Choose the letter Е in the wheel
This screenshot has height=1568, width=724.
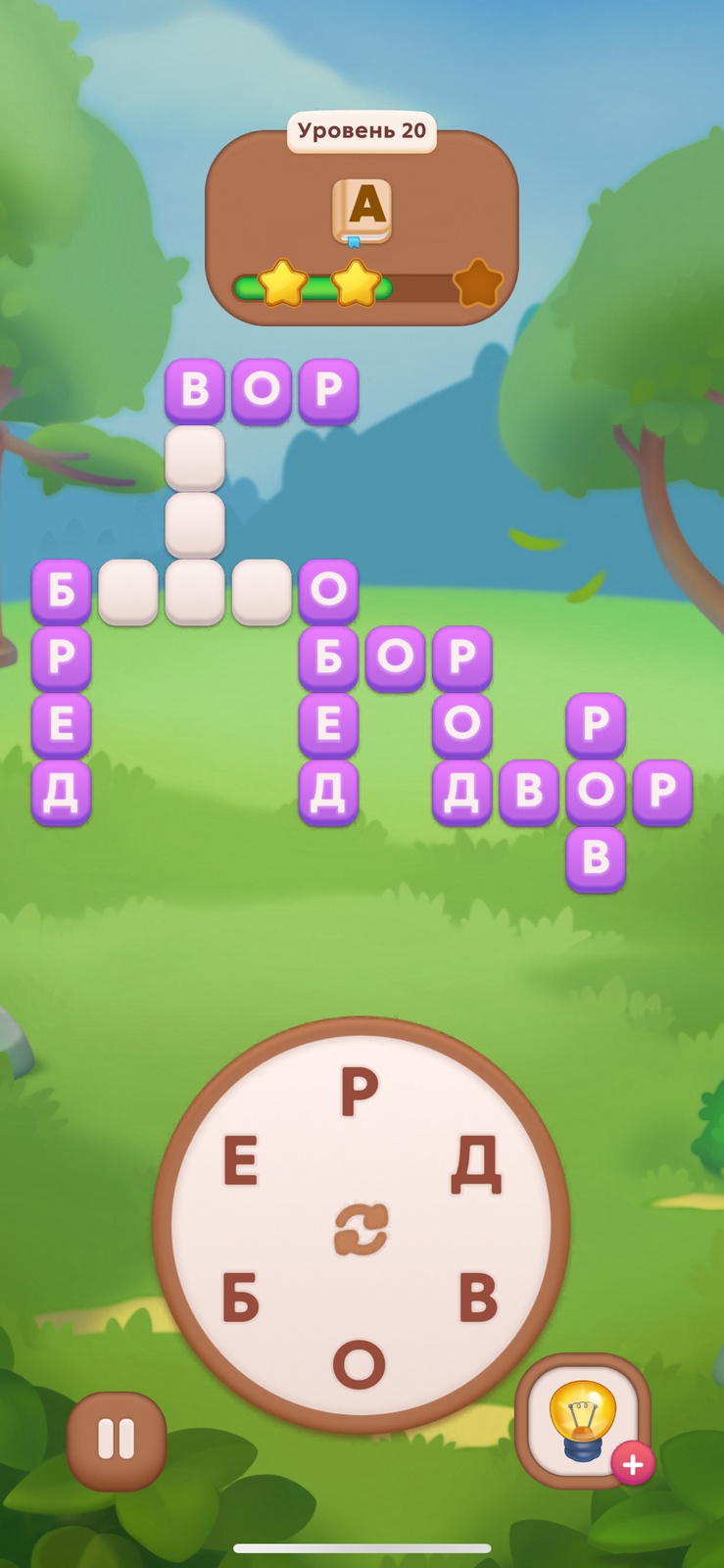(x=241, y=1163)
